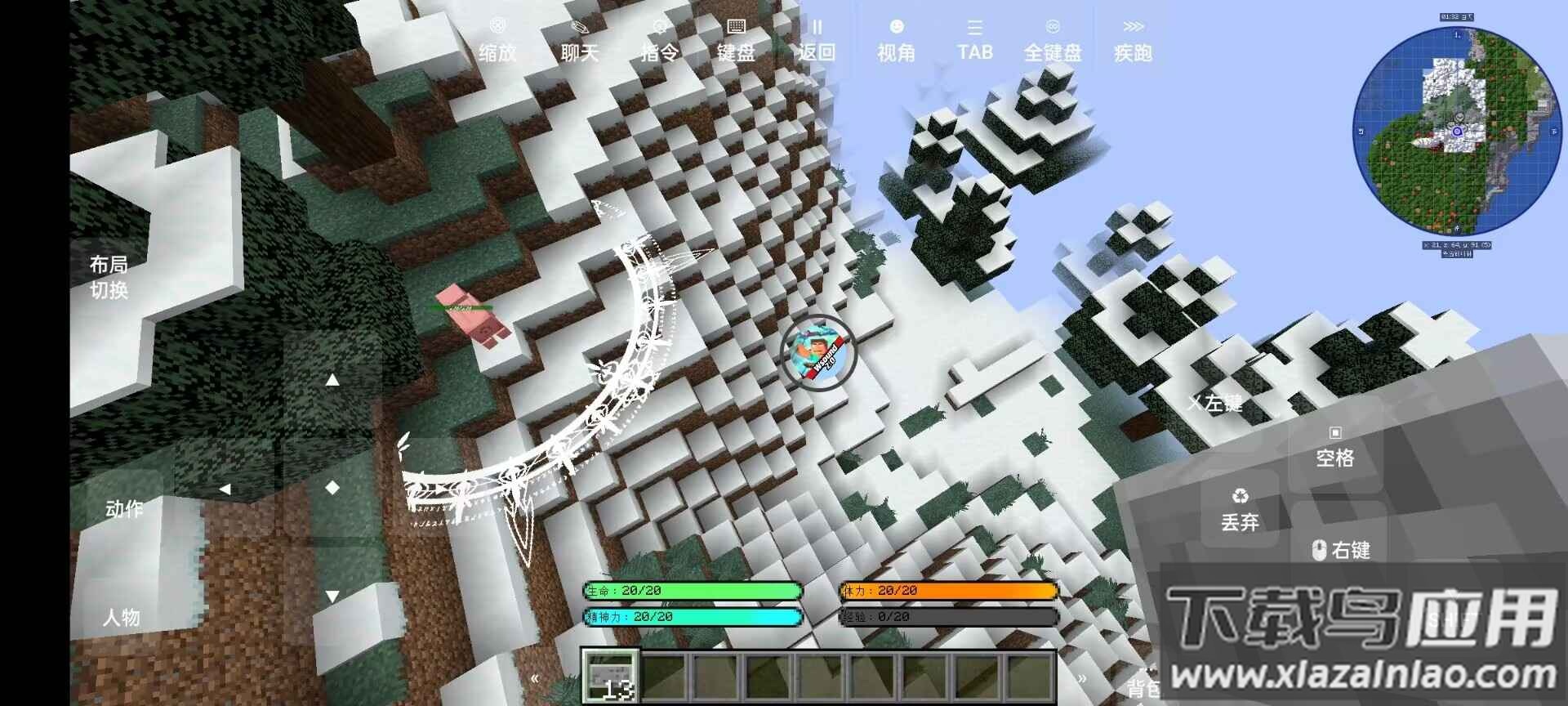The width and height of the screenshot is (1568, 706).
Task: Enable the 全键盘 full keyboard mode
Action: click(1053, 37)
